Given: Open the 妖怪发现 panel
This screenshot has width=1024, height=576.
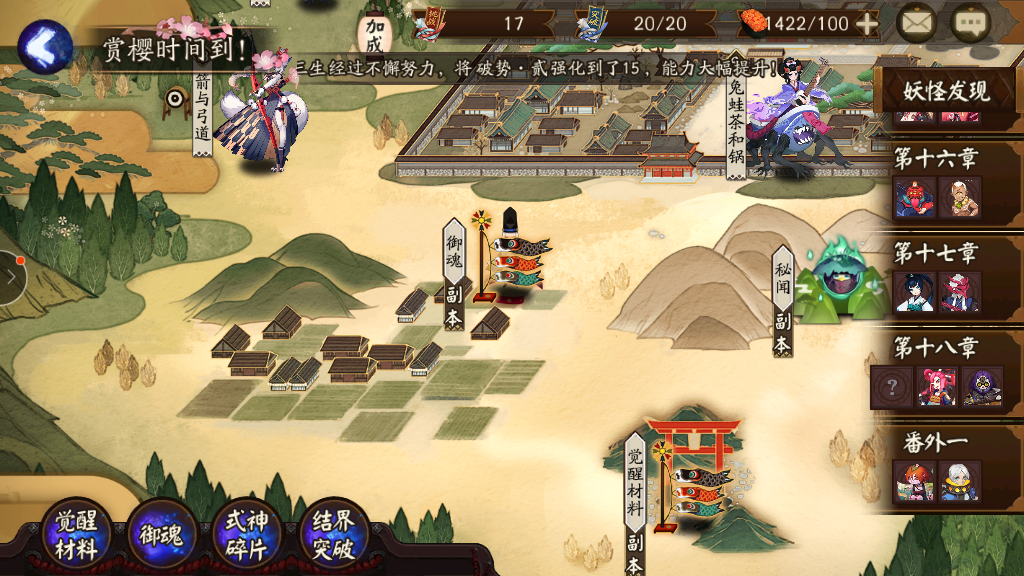Looking at the screenshot, I should pos(946,91).
